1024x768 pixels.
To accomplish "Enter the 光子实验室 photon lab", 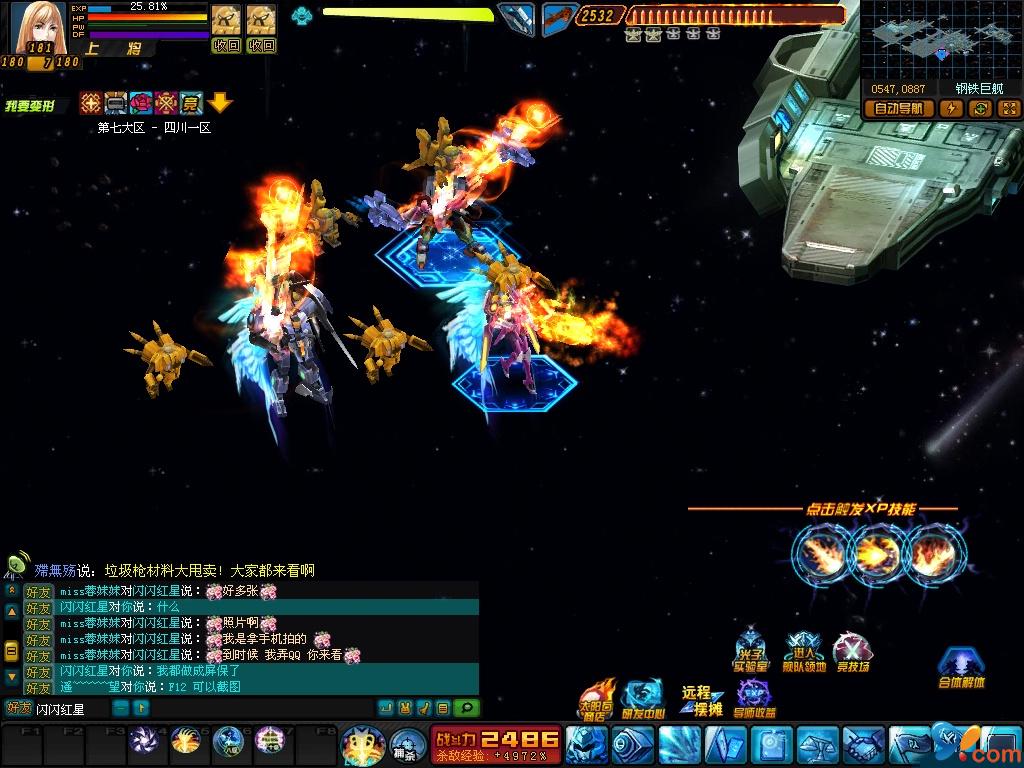I will tap(751, 652).
